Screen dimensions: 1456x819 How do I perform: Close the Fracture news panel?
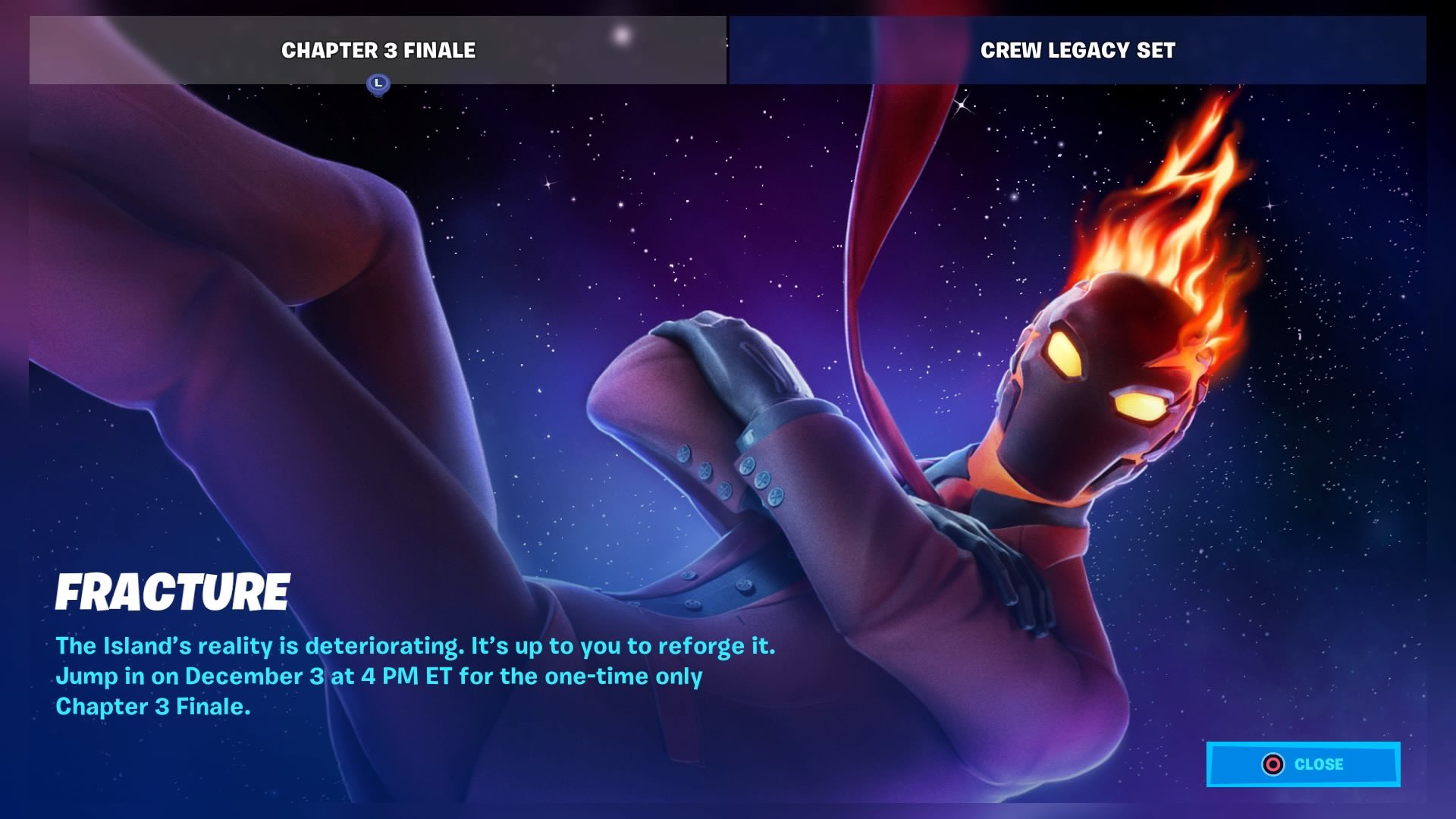pyautogui.click(x=1303, y=764)
